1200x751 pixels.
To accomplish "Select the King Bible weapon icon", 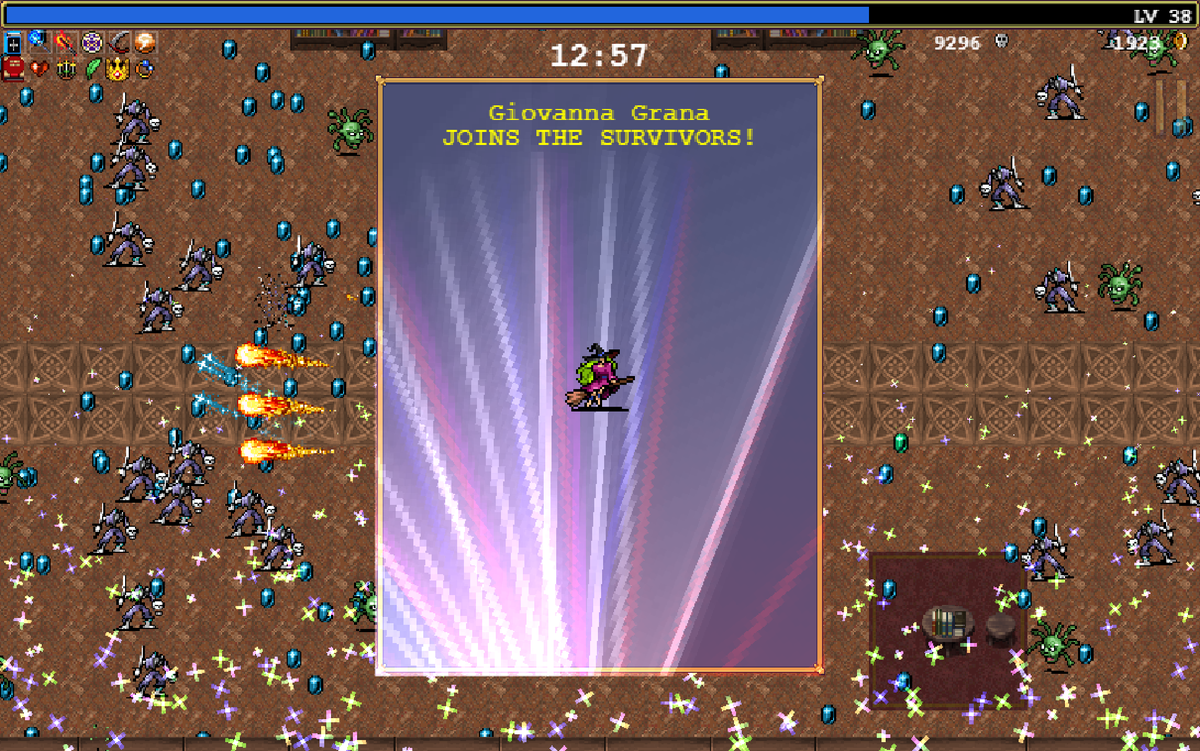I will [x=13, y=44].
